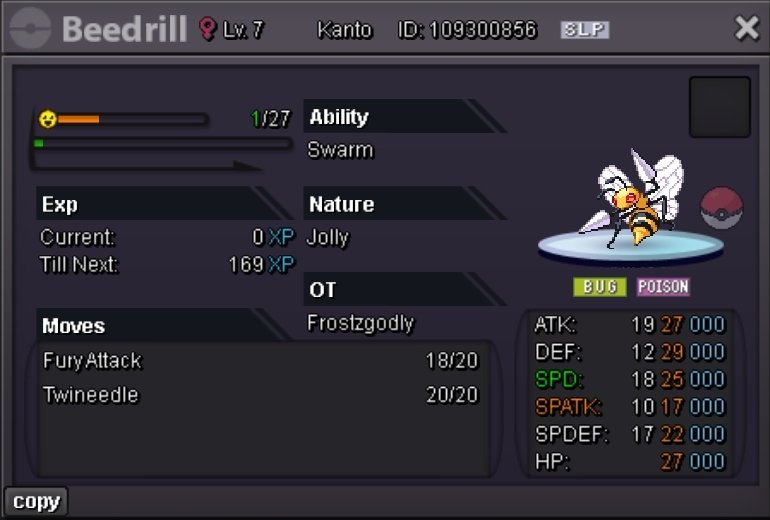This screenshot has width=770, height=520.
Task: Click the copy button
Action: click(x=36, y=501)
